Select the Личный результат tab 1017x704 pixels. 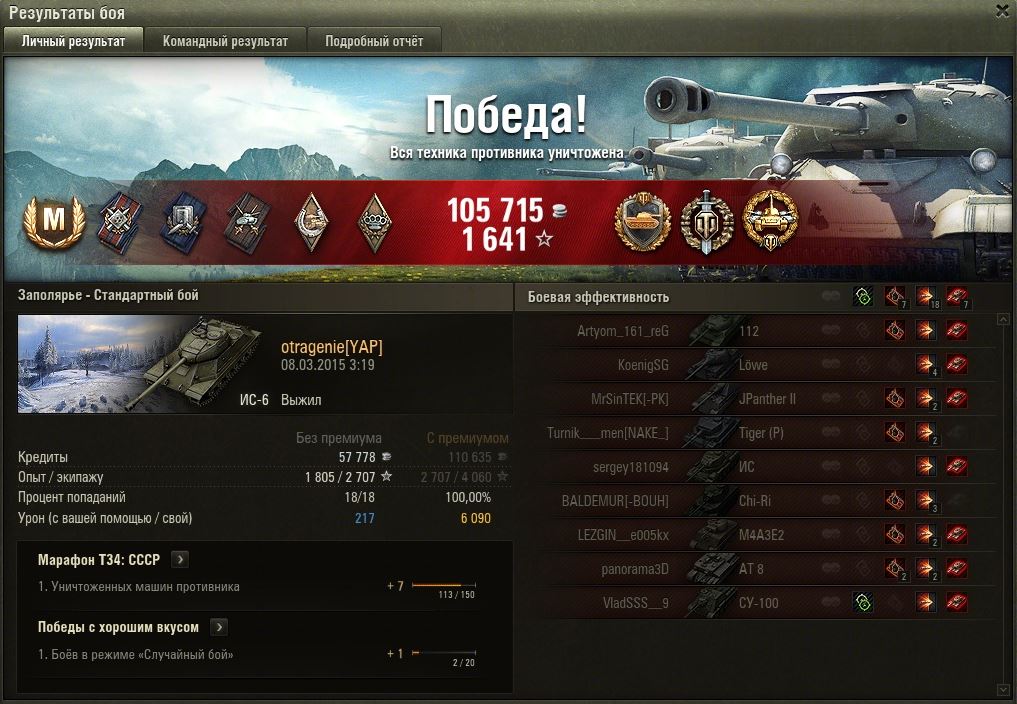(x=73, y=41)
